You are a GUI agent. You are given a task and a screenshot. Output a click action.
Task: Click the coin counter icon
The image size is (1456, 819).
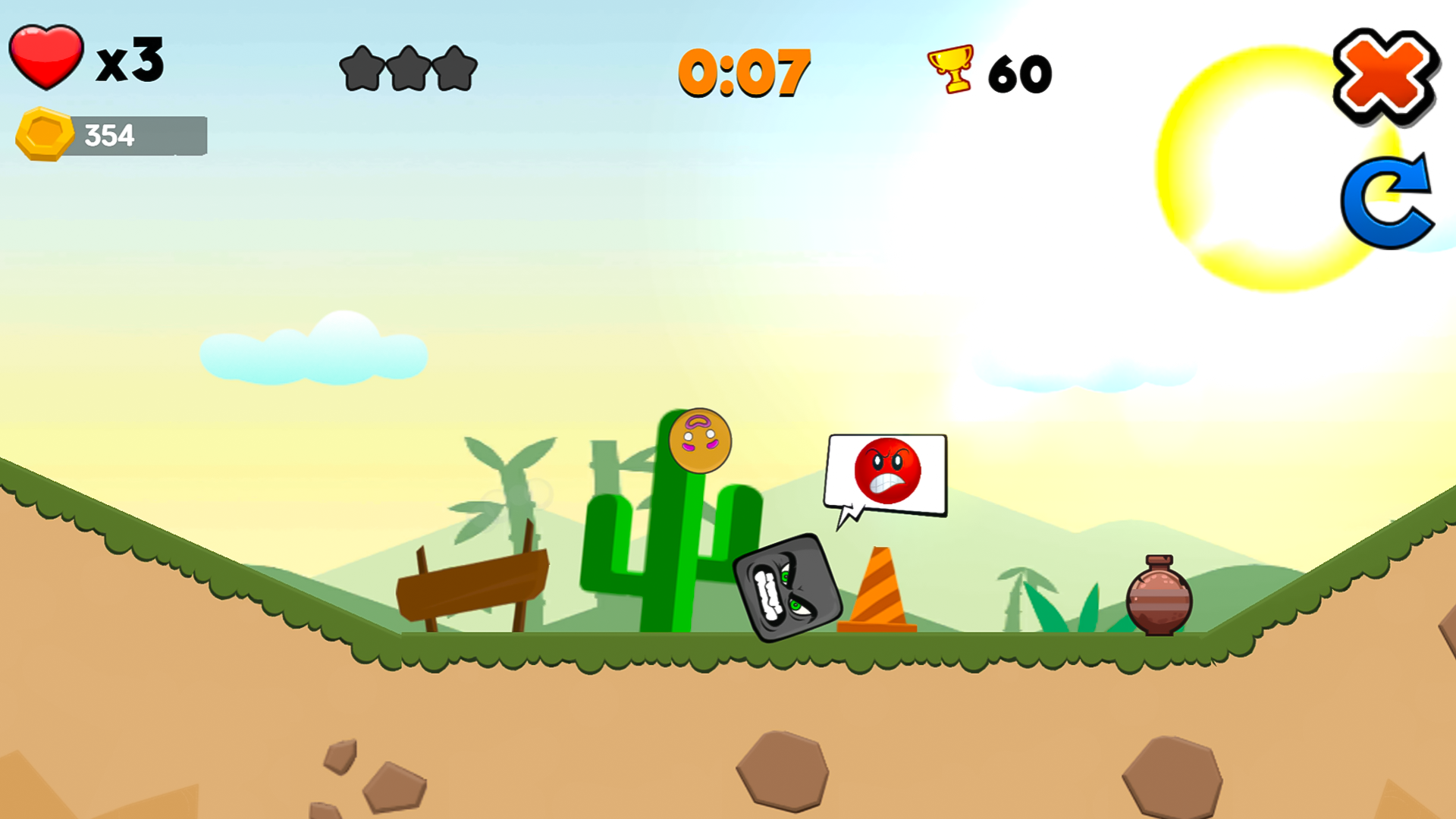44,135
